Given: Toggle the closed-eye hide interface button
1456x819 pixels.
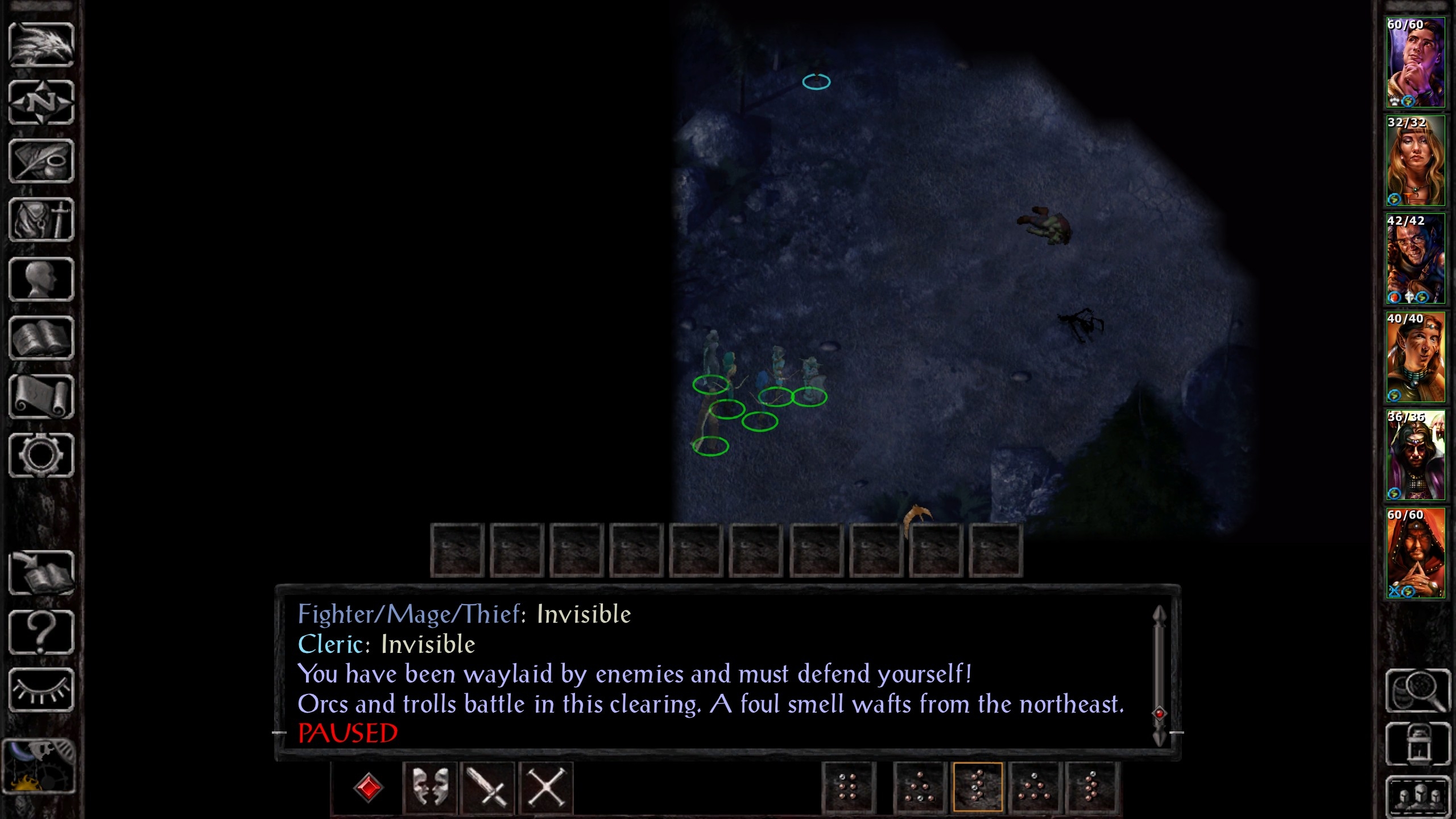Looking at the screenshot, I should (42, 690).
